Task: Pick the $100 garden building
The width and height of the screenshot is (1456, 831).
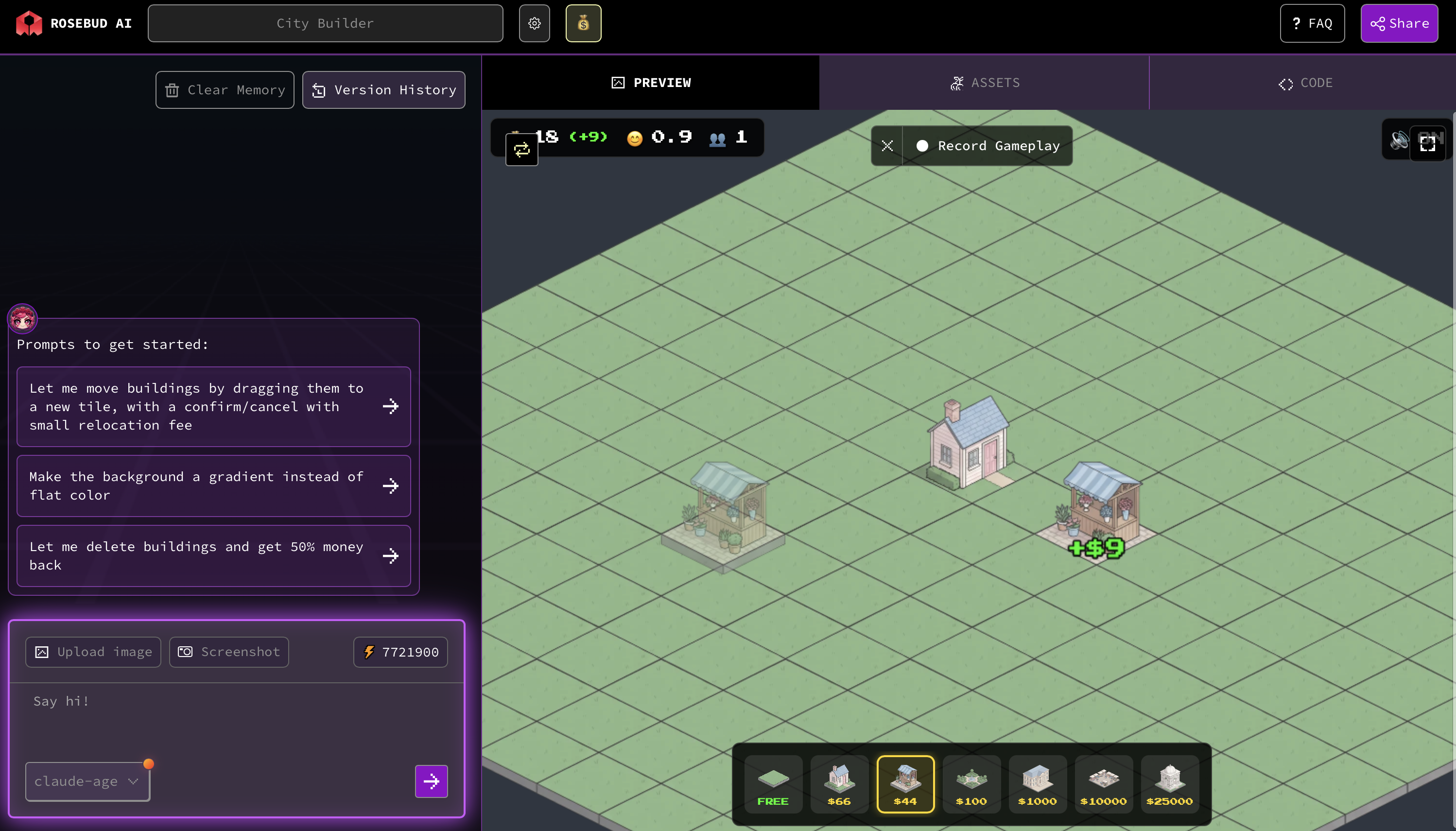Action: 971,784
